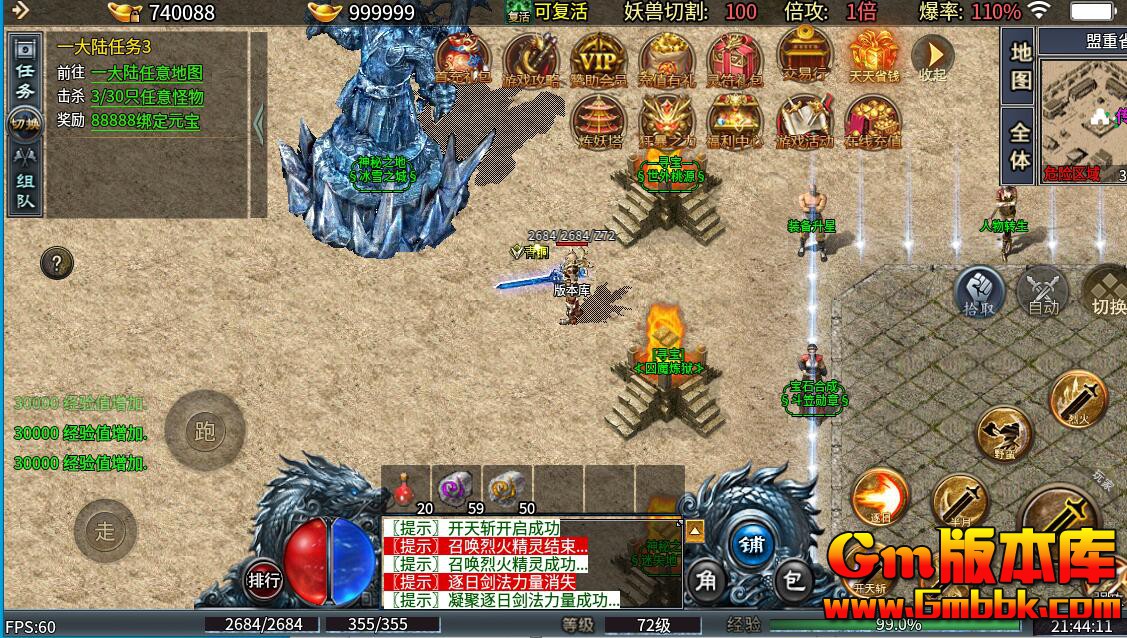Tap the 跑 run button
Screen dimensions: 1127x638
coord(205,431)
